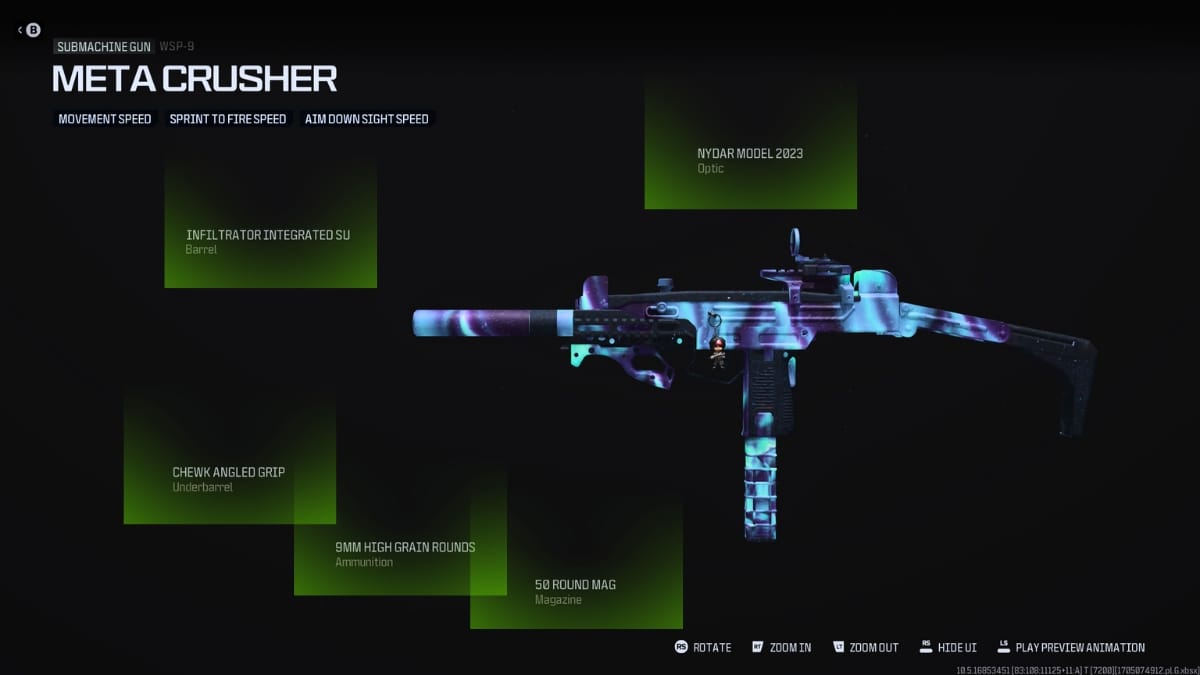The width and height of the screenshot is (1200, 675).
Task: Select the 9mm High Grain Rounds ammunition
Action: pyautogui.click(x=405, y=554)
